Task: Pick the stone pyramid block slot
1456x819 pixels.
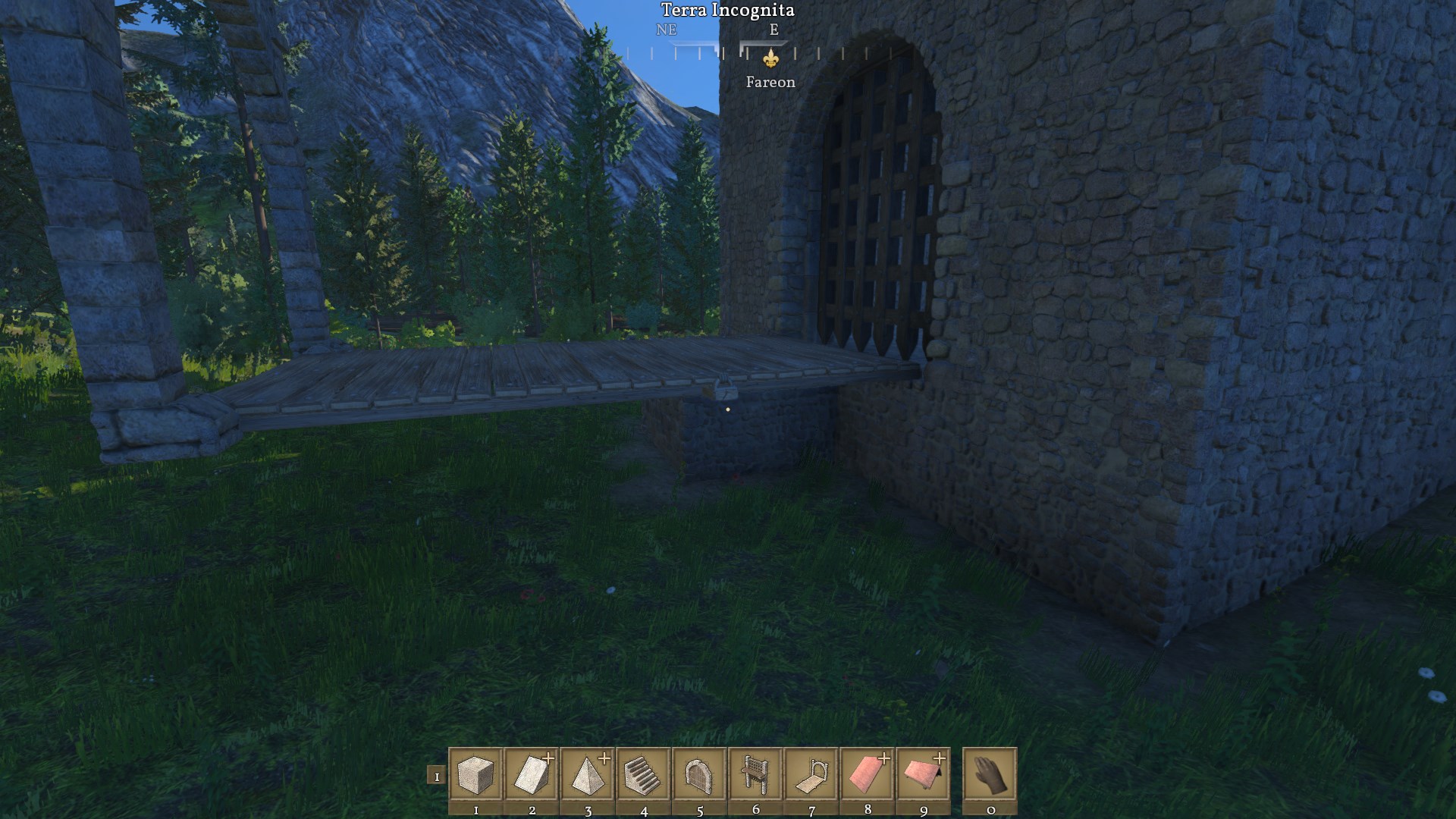Action: click(x=588, y=774)
